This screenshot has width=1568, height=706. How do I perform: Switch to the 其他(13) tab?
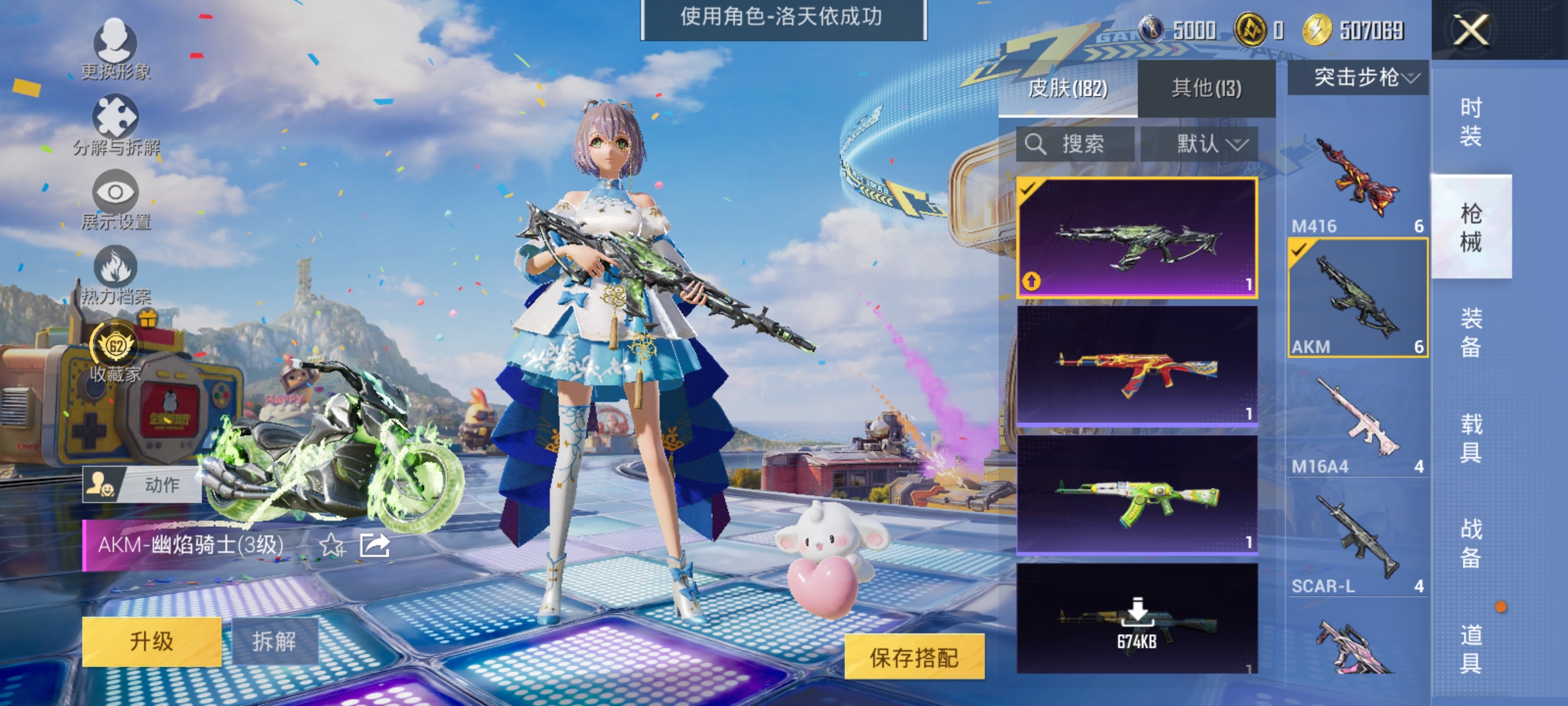(x=1207, y=88)
